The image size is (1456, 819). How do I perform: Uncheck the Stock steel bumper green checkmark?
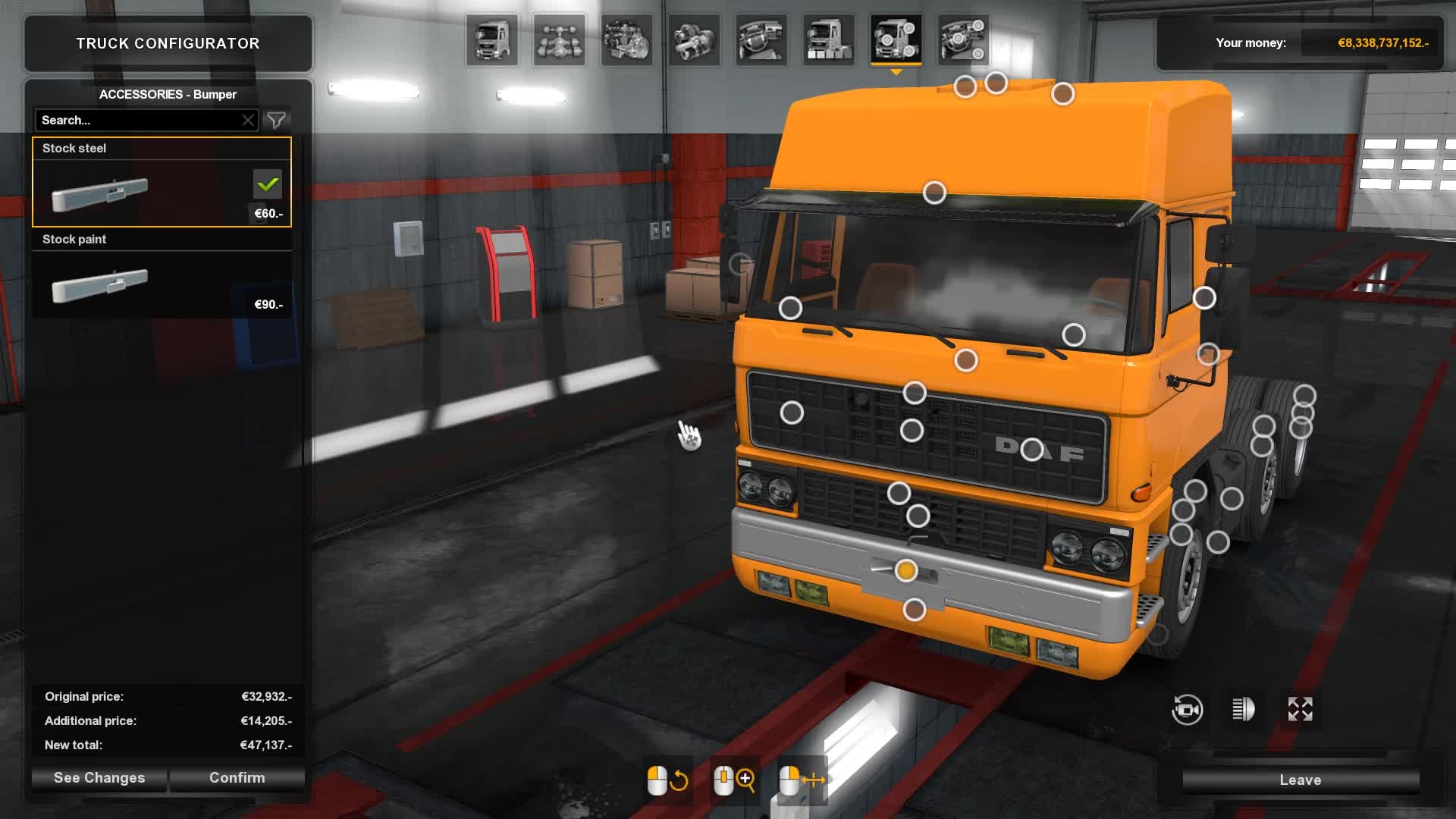tap(267, 184)
